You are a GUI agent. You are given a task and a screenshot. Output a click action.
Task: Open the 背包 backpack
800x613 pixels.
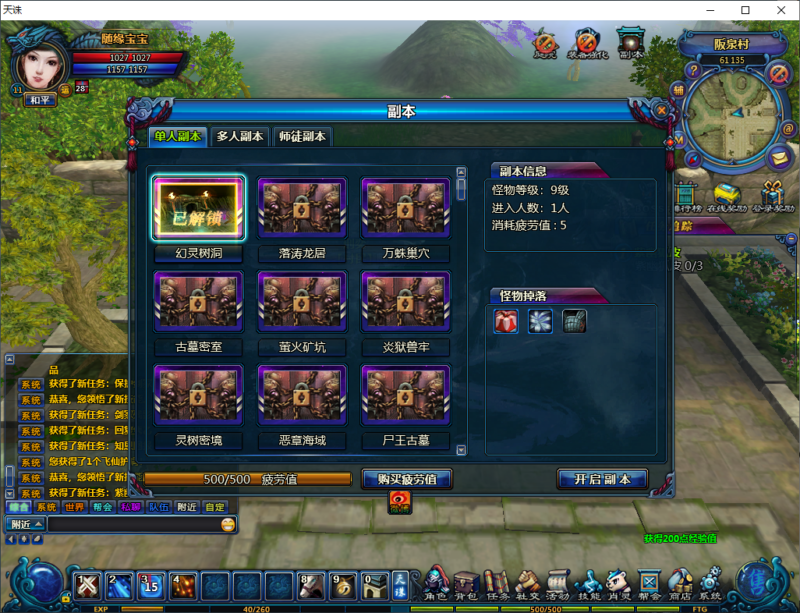466,583
